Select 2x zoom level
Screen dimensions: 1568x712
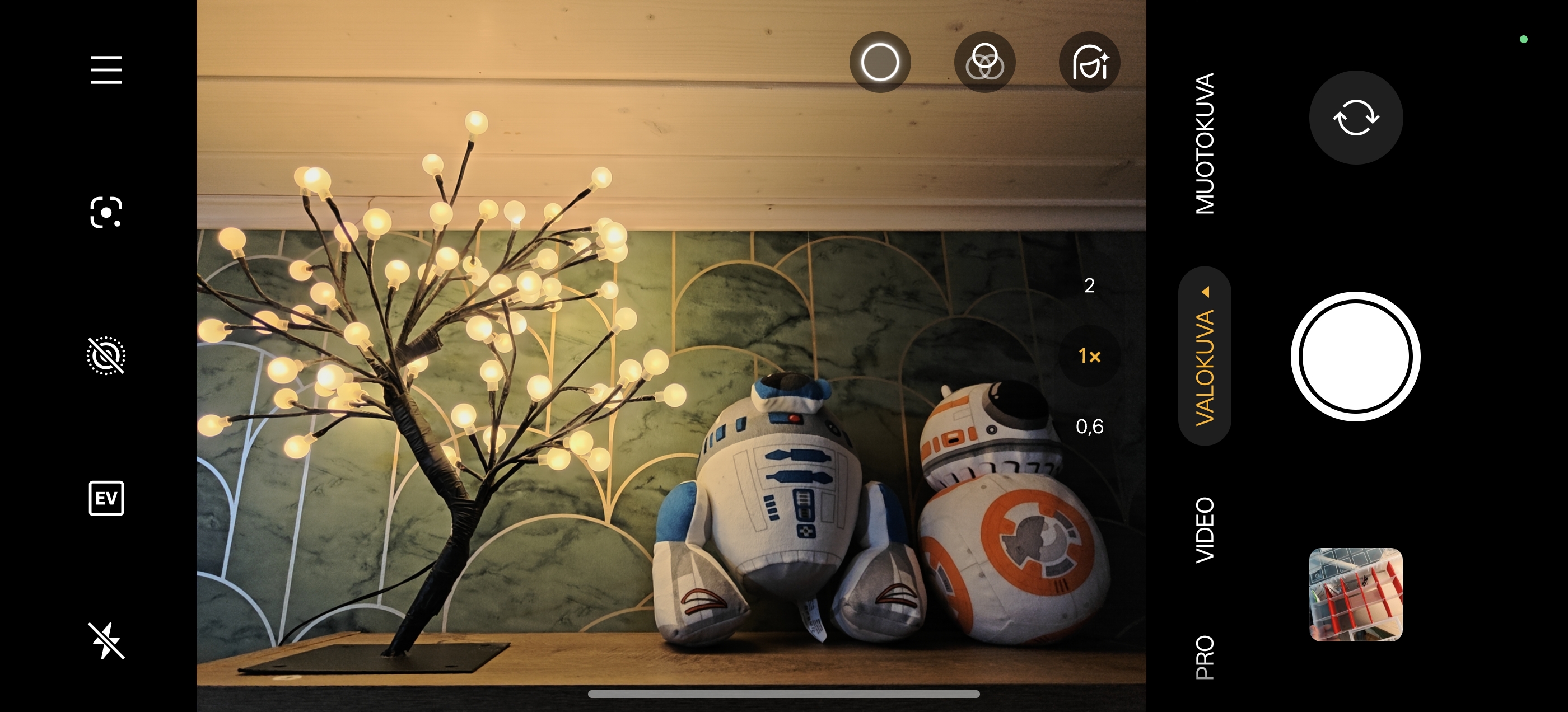pos(1089,285)
